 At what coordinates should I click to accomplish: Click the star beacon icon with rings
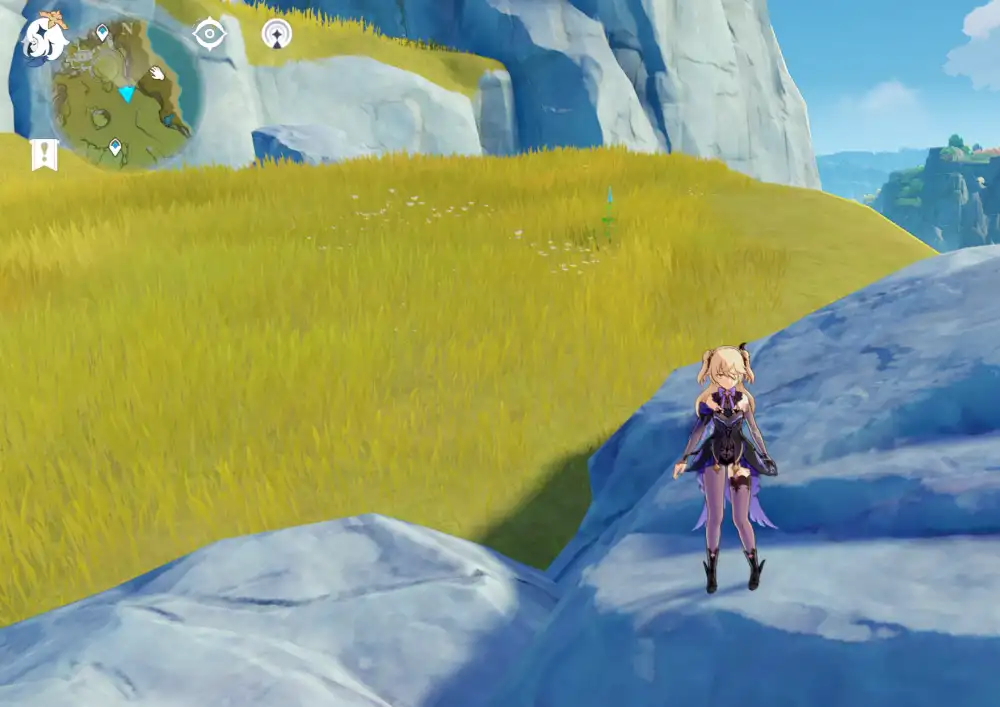[277, 34]
